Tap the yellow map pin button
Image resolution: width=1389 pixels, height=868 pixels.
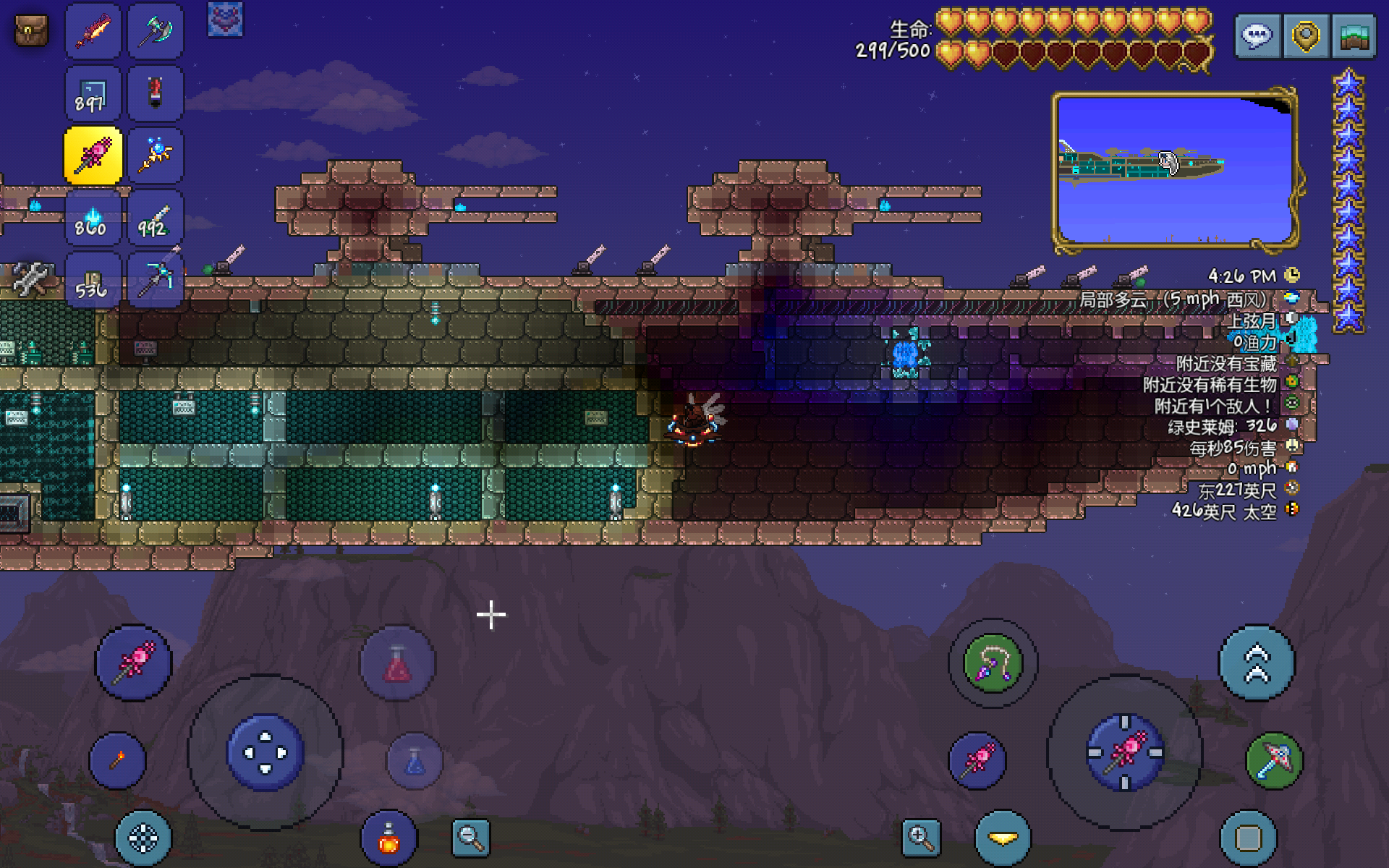pyautogui.click(x=1306, y=35)
